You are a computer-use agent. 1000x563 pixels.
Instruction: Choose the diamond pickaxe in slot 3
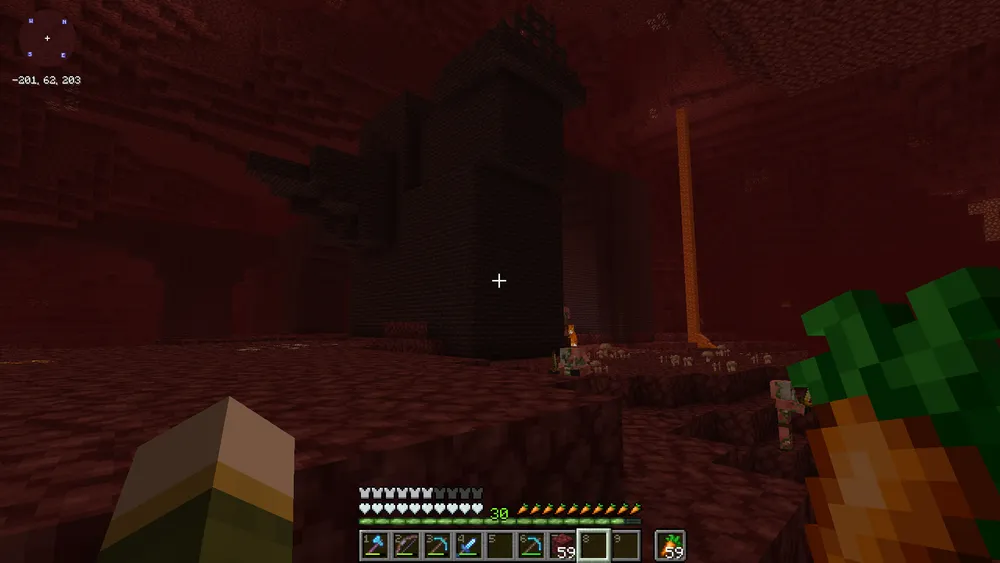[x=436, y=546]
